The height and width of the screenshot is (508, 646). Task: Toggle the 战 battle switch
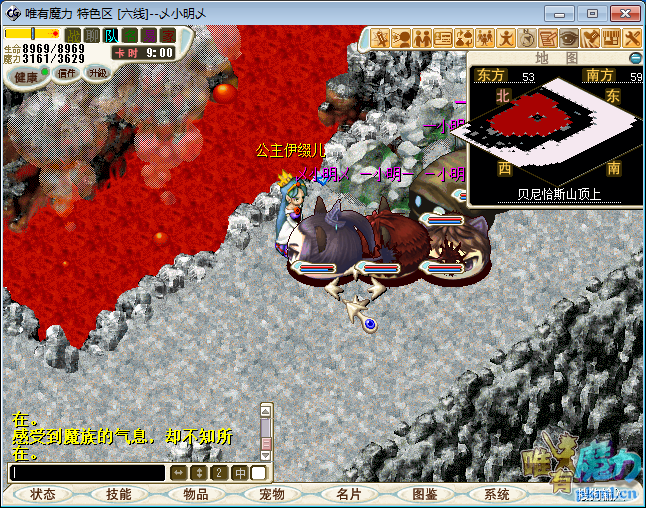[73, 36]
